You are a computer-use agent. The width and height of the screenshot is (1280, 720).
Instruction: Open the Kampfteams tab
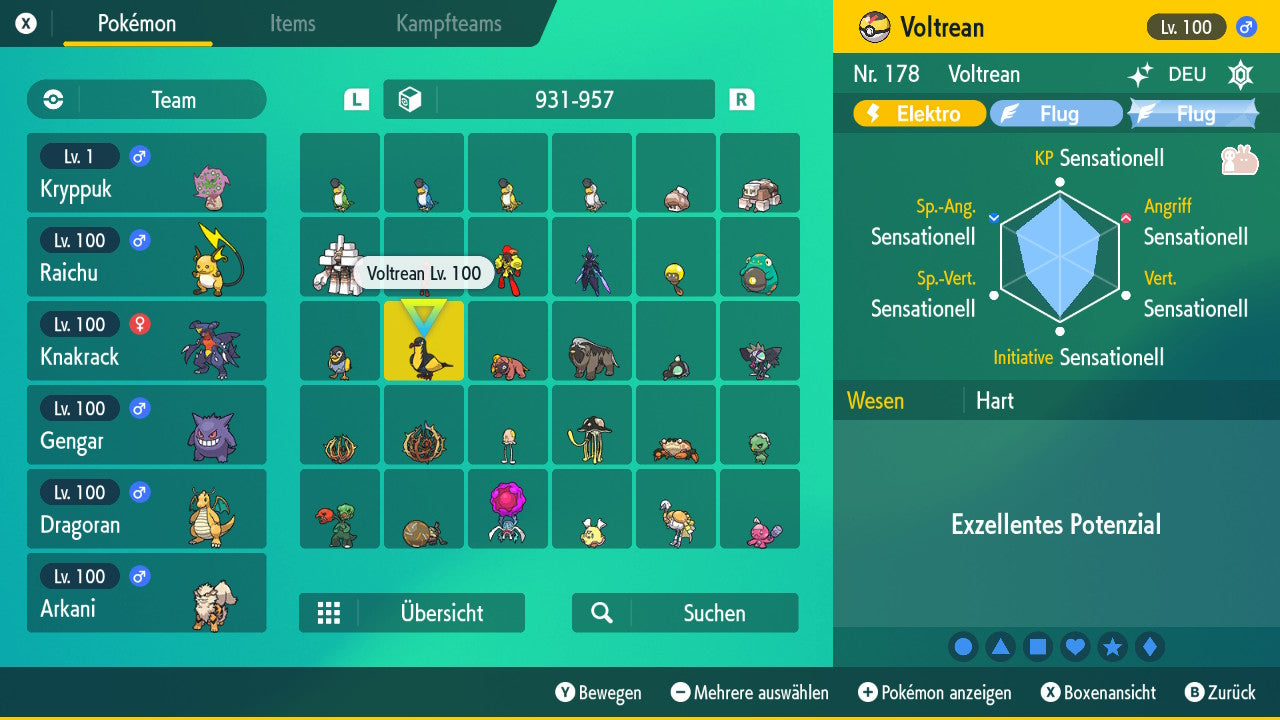coord(447,25)
